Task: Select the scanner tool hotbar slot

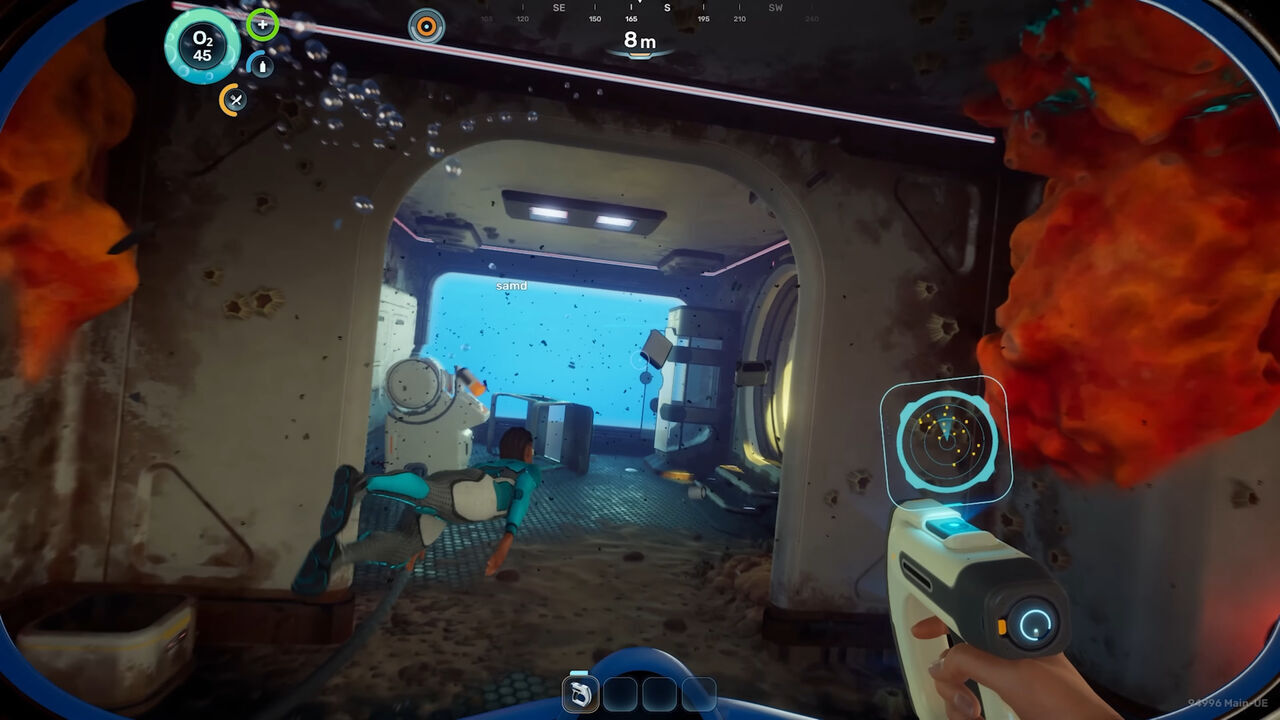Action: [x=581, y=693]
